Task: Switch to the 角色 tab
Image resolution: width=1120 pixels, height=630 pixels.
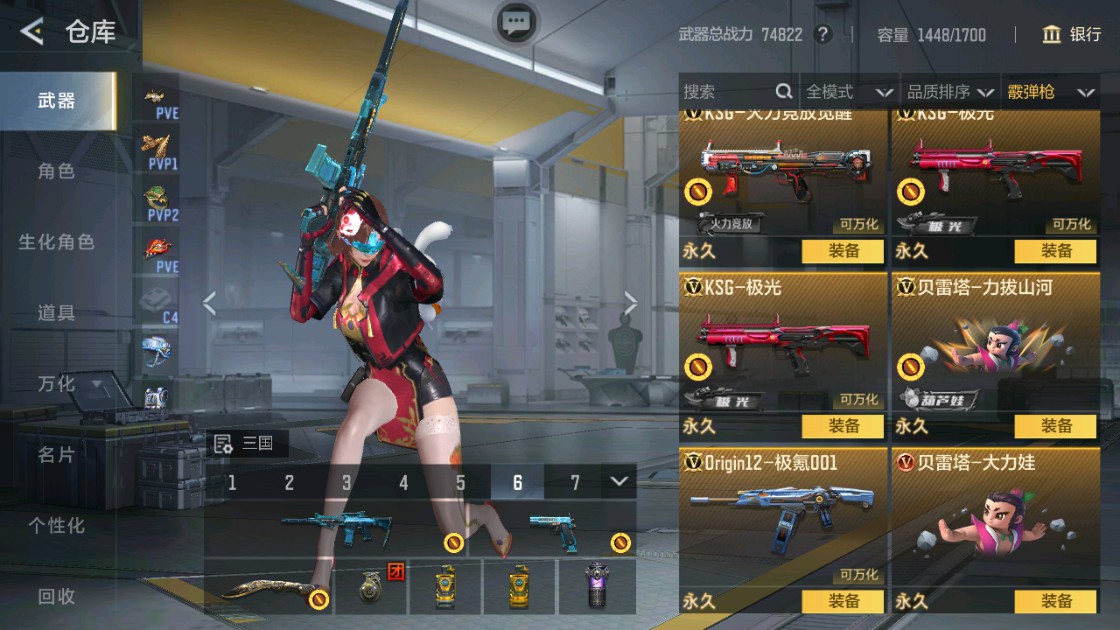Action: tap(56, 171)
